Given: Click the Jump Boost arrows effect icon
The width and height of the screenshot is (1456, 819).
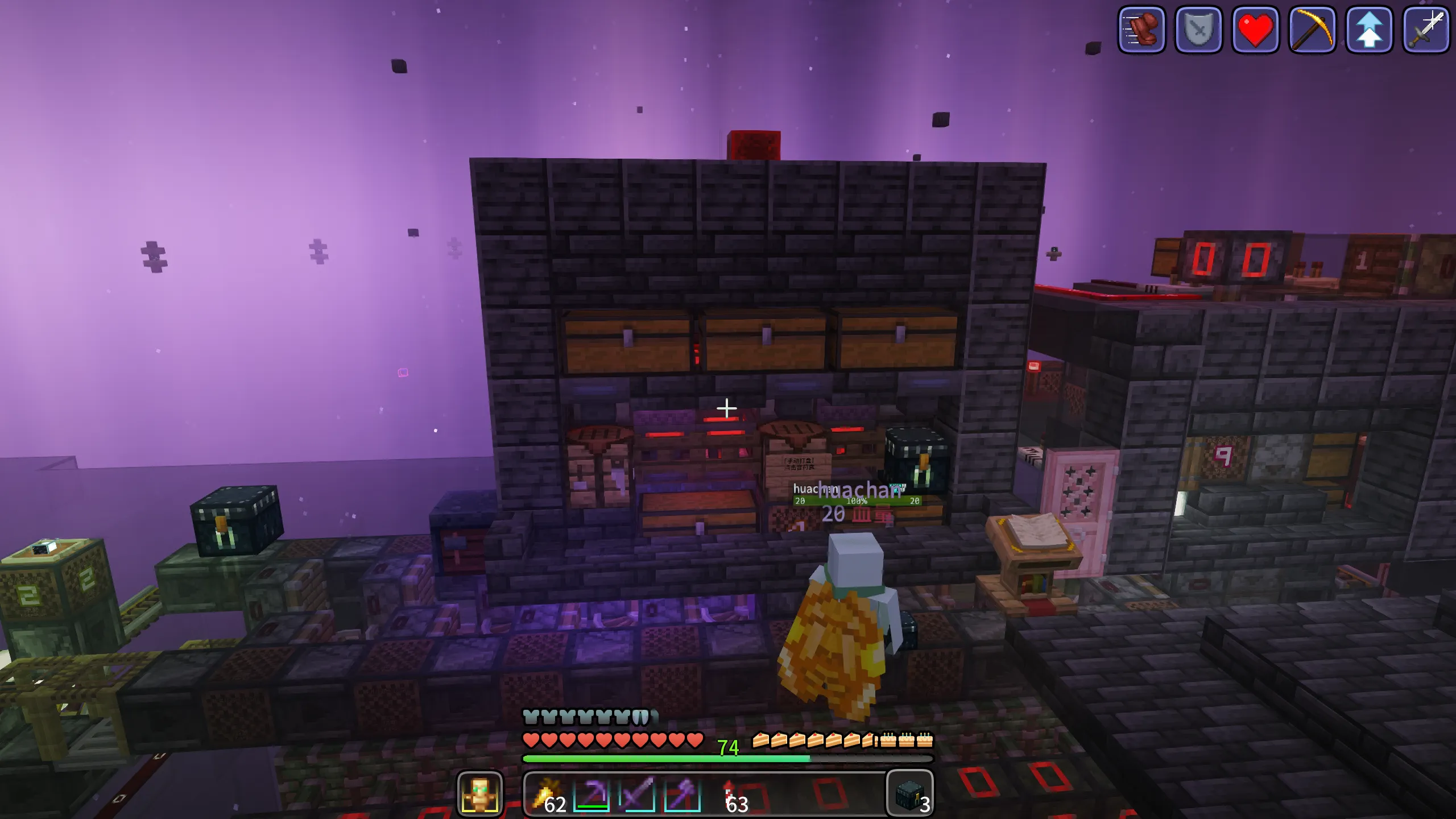Looking at the screenshot, I should pos(1369,30).
